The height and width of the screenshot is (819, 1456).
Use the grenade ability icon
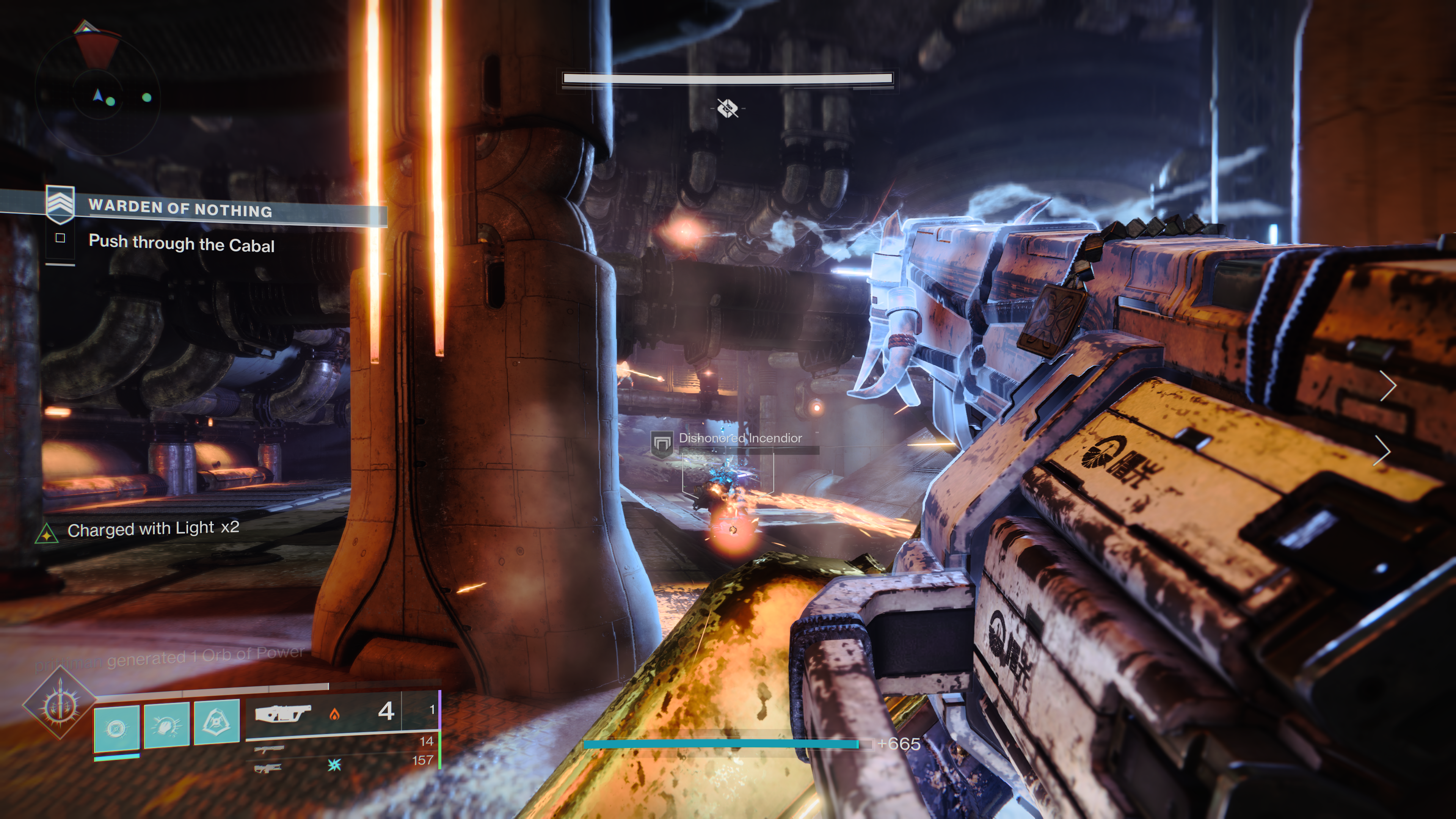click(116, 726)
